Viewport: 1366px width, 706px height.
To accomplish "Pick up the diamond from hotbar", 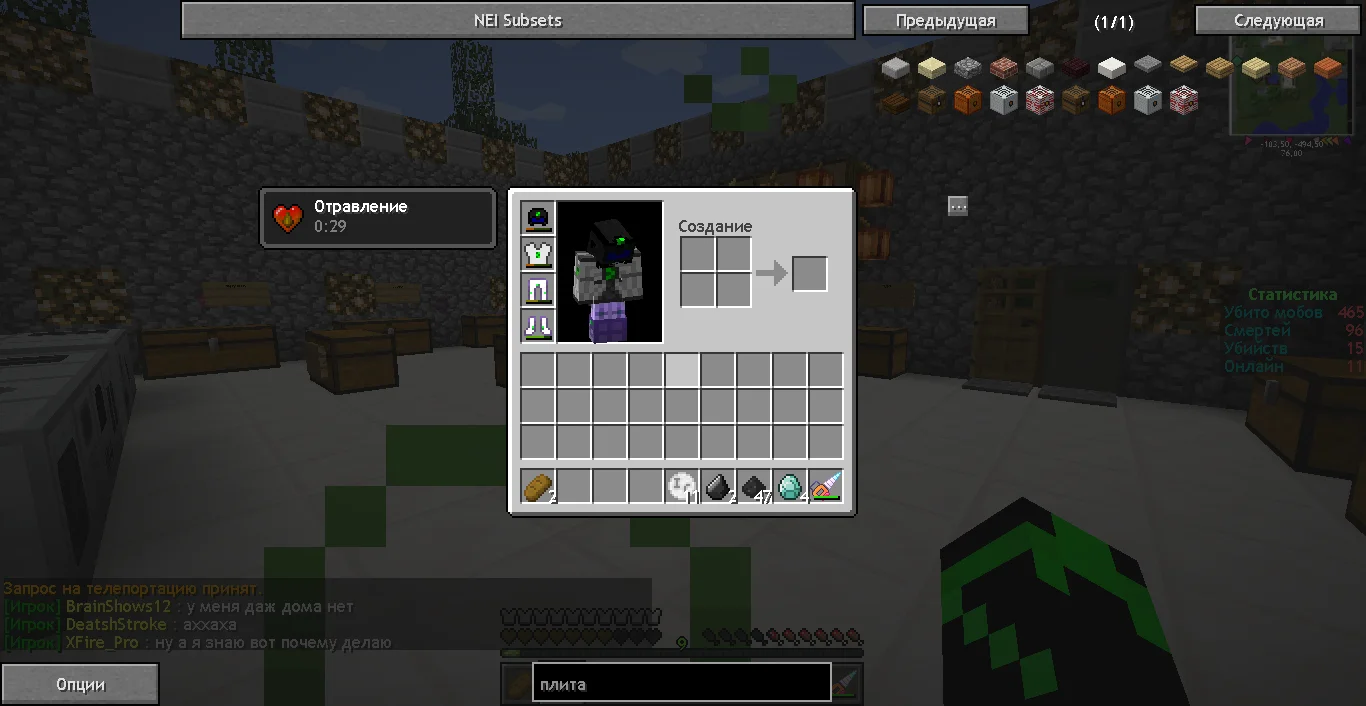I will pos(790,487).
